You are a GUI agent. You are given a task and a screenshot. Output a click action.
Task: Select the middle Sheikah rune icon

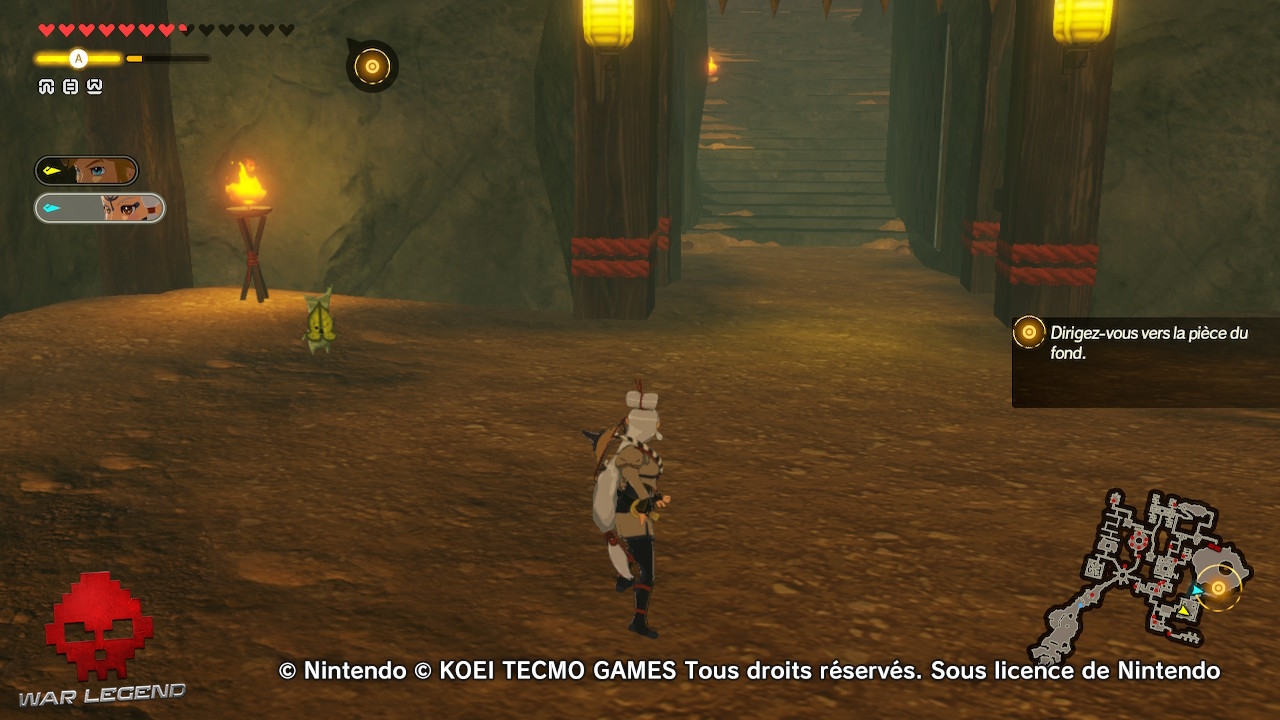coord(70,86)
